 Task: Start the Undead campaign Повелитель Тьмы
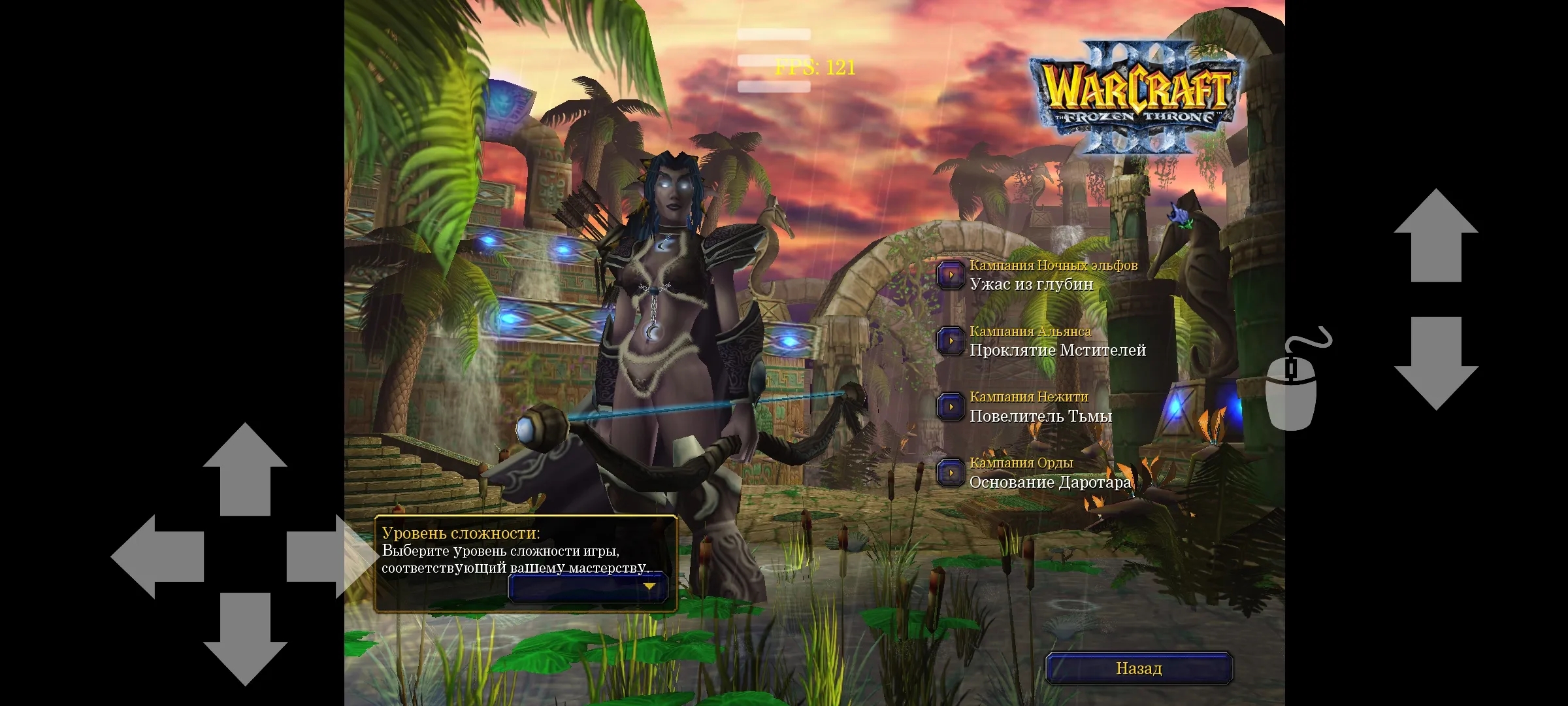[951, 407]
